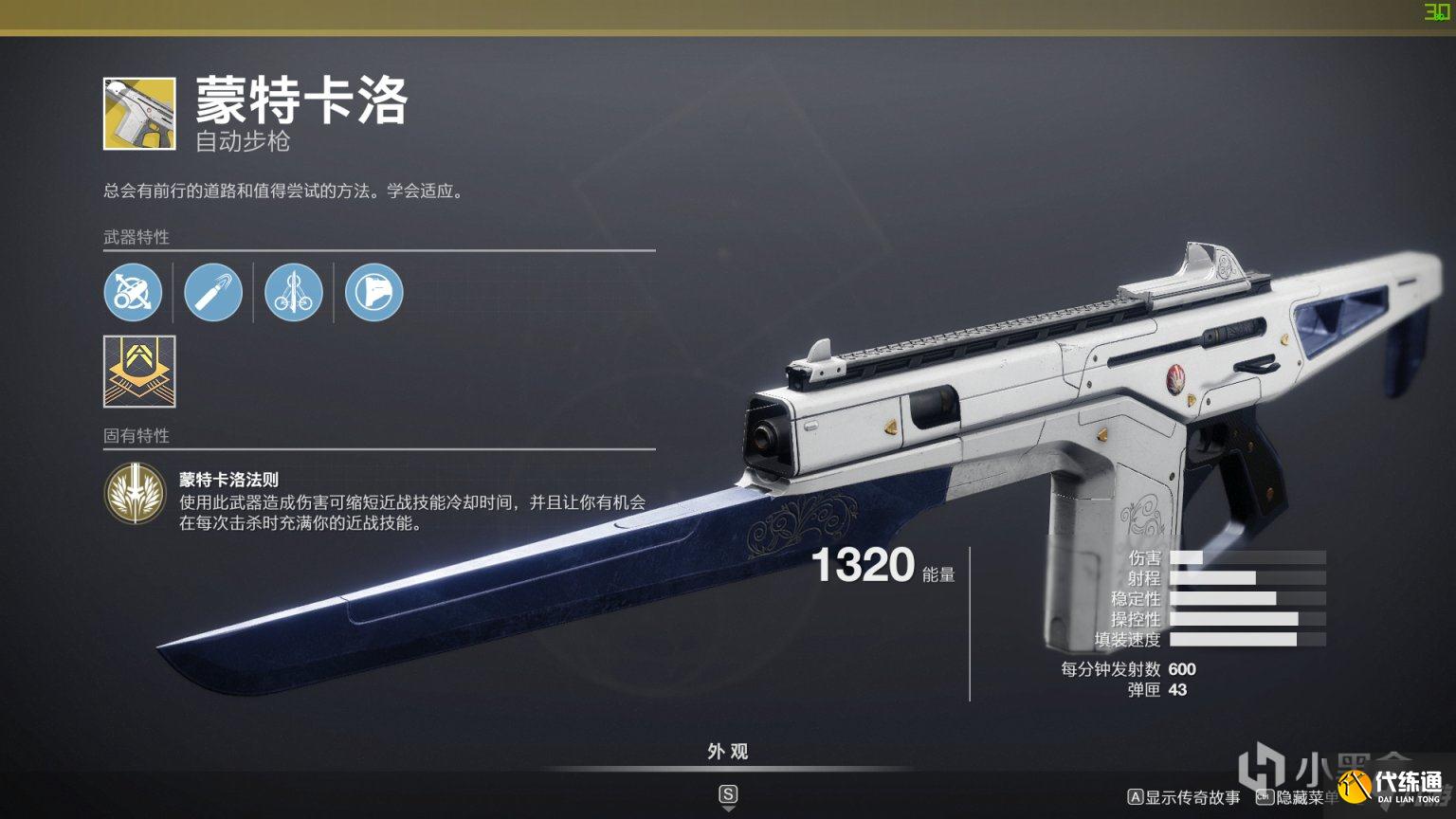Select 隐藏菜单 to hide the menu
The height and width of the screenshot is (819, 1456).
[1303, 797]
